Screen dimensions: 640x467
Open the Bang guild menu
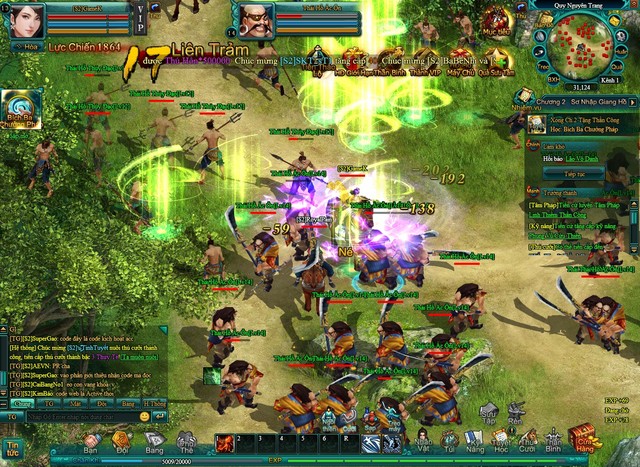(x=154, y=438)
